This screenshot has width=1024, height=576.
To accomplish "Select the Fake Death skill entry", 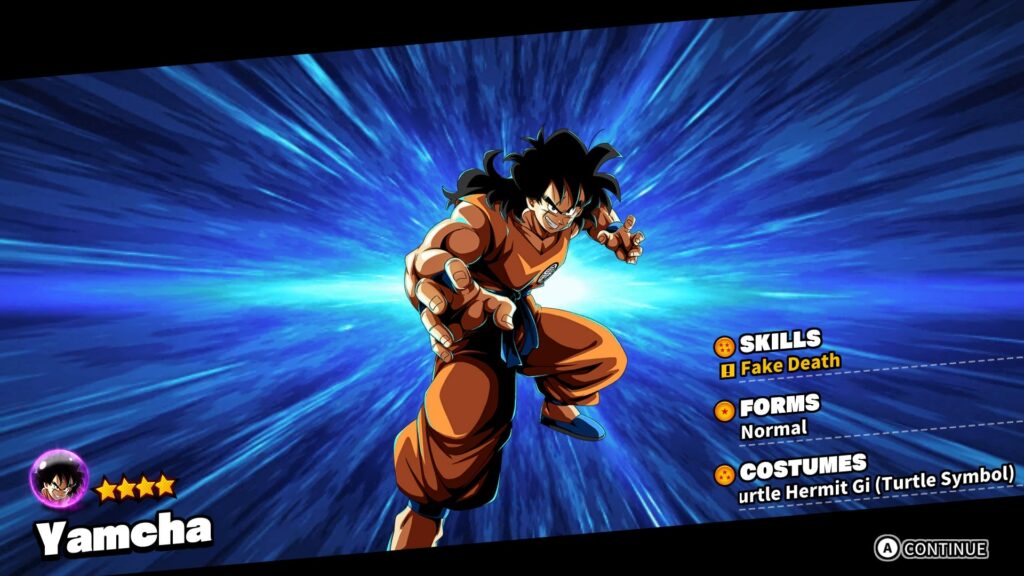I will pos(789,365).
